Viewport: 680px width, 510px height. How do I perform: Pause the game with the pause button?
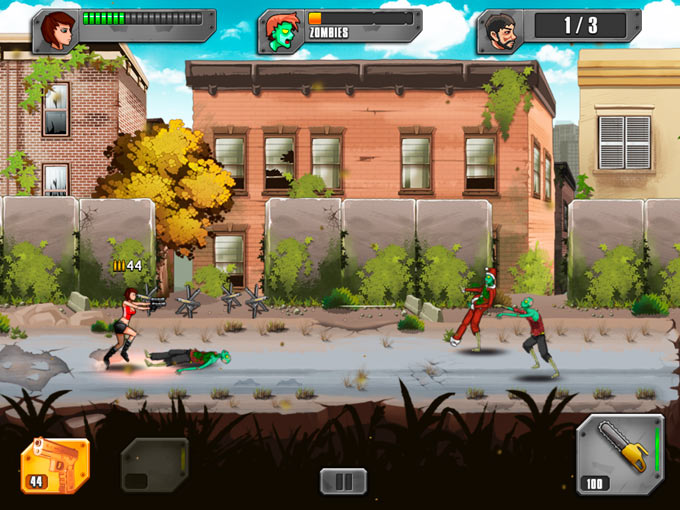point(343,481)
